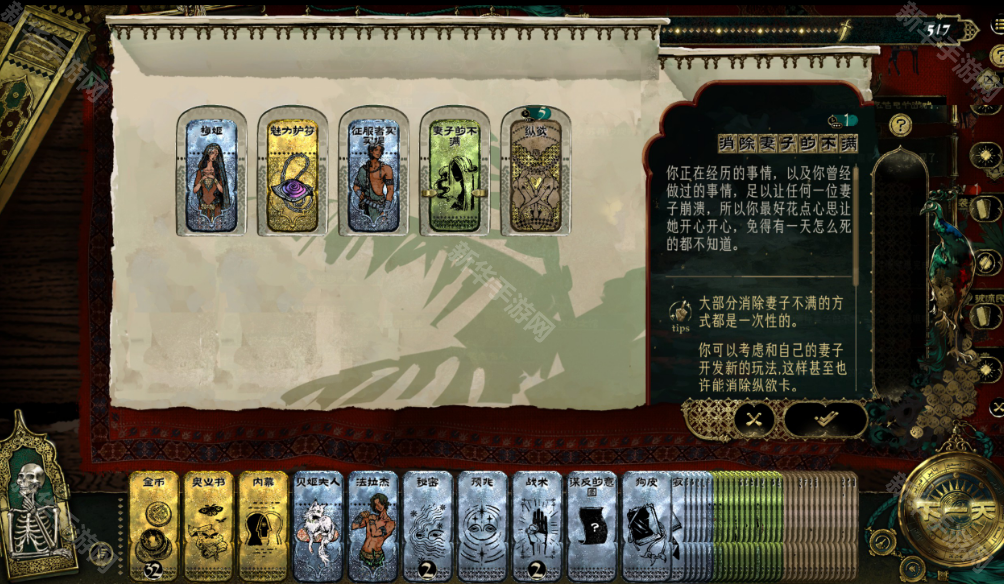
Task: Choose the 内幕 silhouette card
Action: (x=263, y=527)
